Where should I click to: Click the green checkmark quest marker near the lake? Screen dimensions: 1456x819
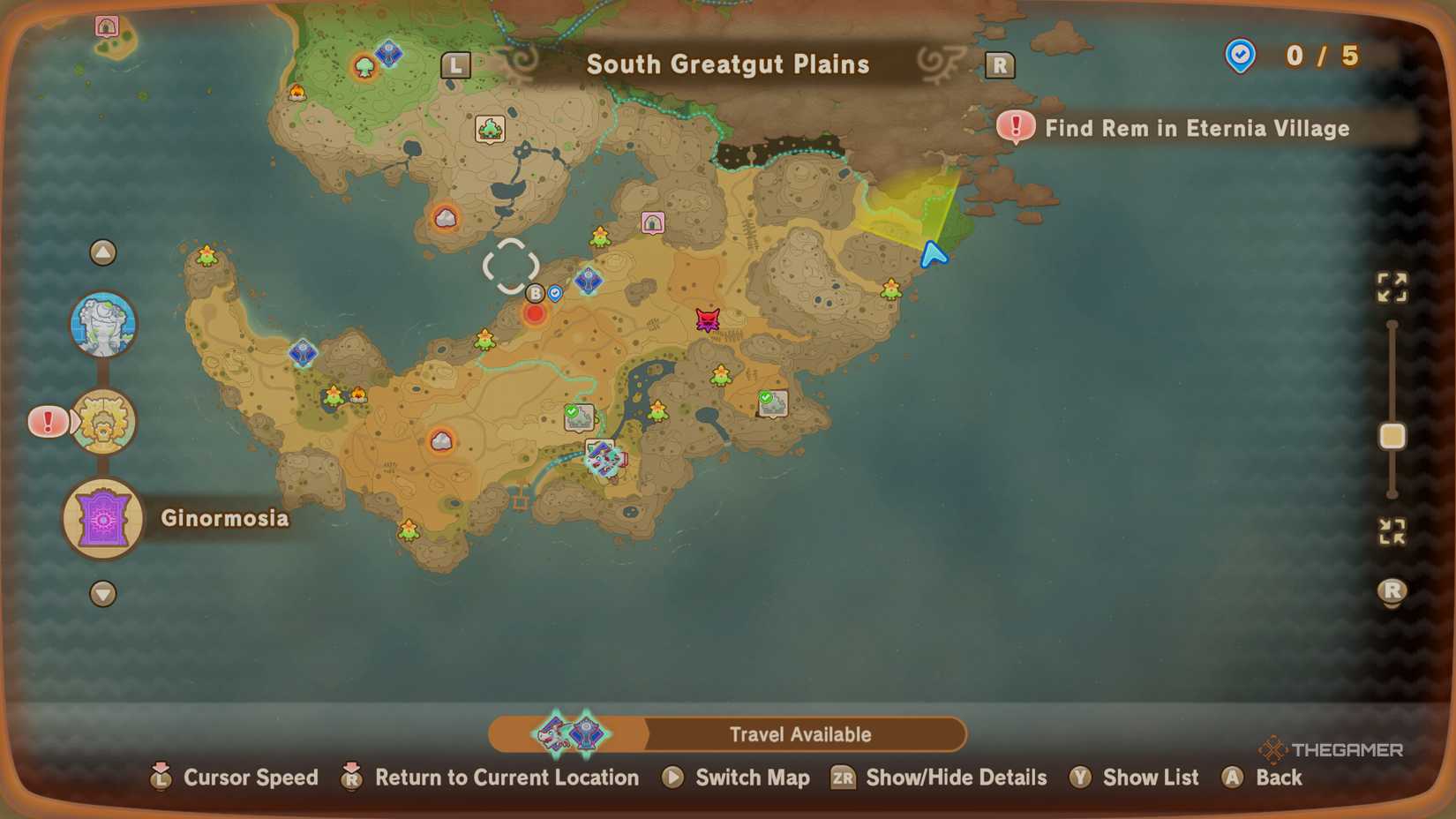pyautogui.click(x=578, y=415)
